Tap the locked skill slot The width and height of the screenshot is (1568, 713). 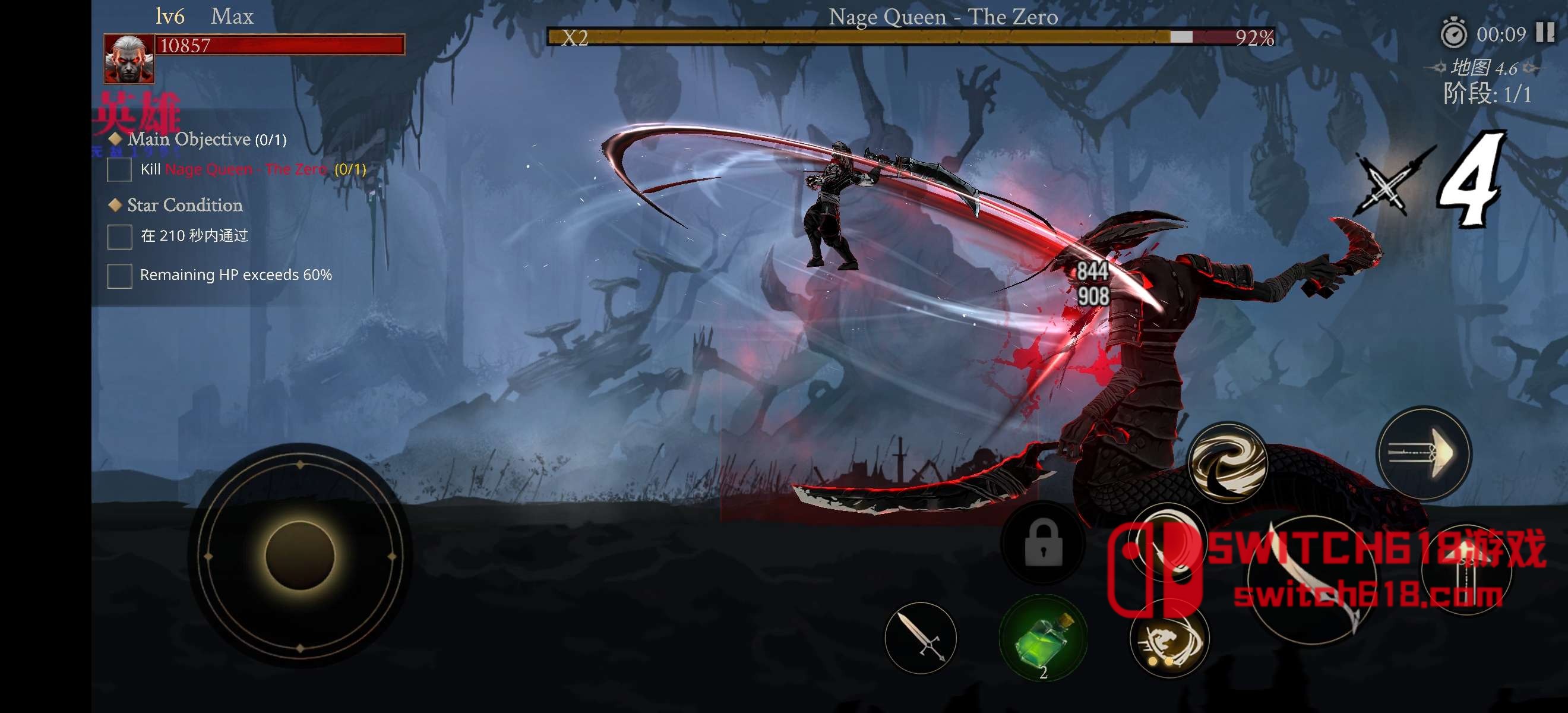pos(1044,543)
